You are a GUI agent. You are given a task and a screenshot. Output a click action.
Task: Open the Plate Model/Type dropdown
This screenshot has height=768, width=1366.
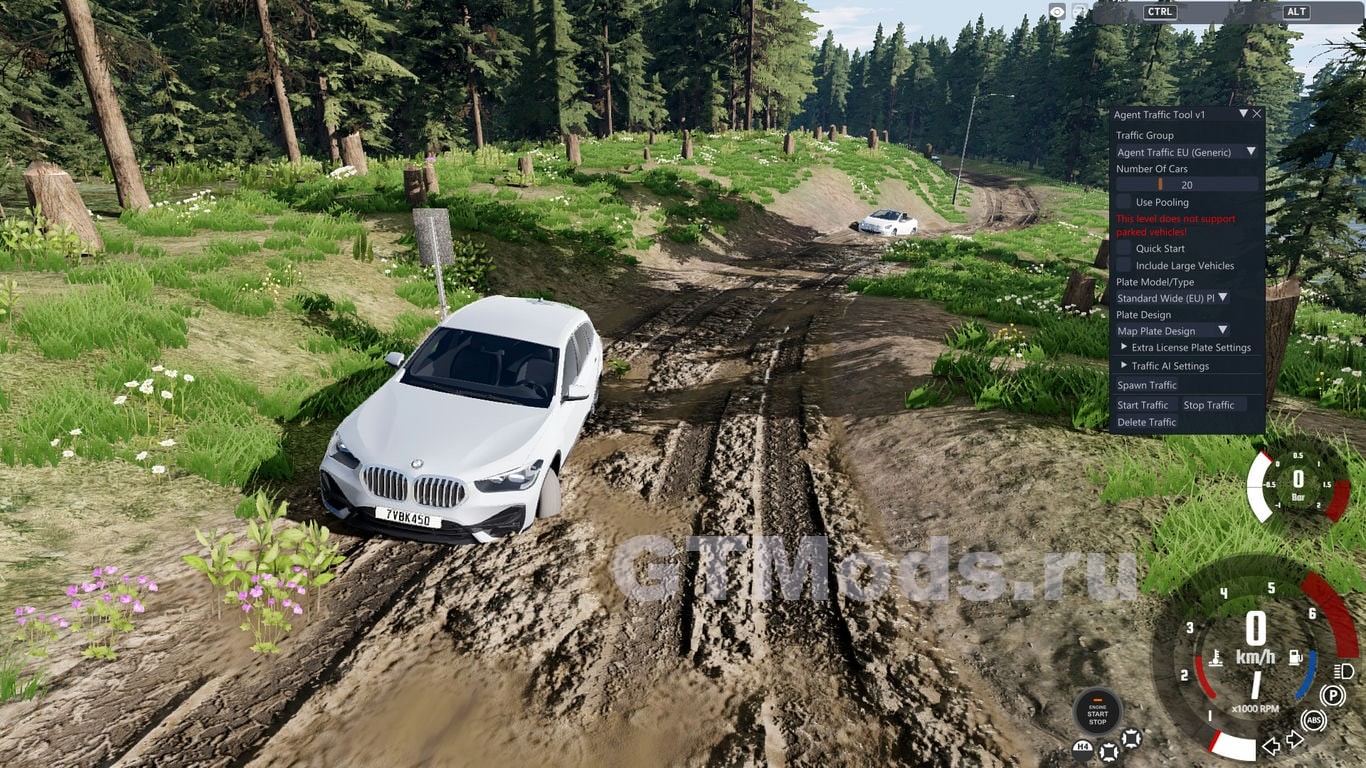point(1172,298)
